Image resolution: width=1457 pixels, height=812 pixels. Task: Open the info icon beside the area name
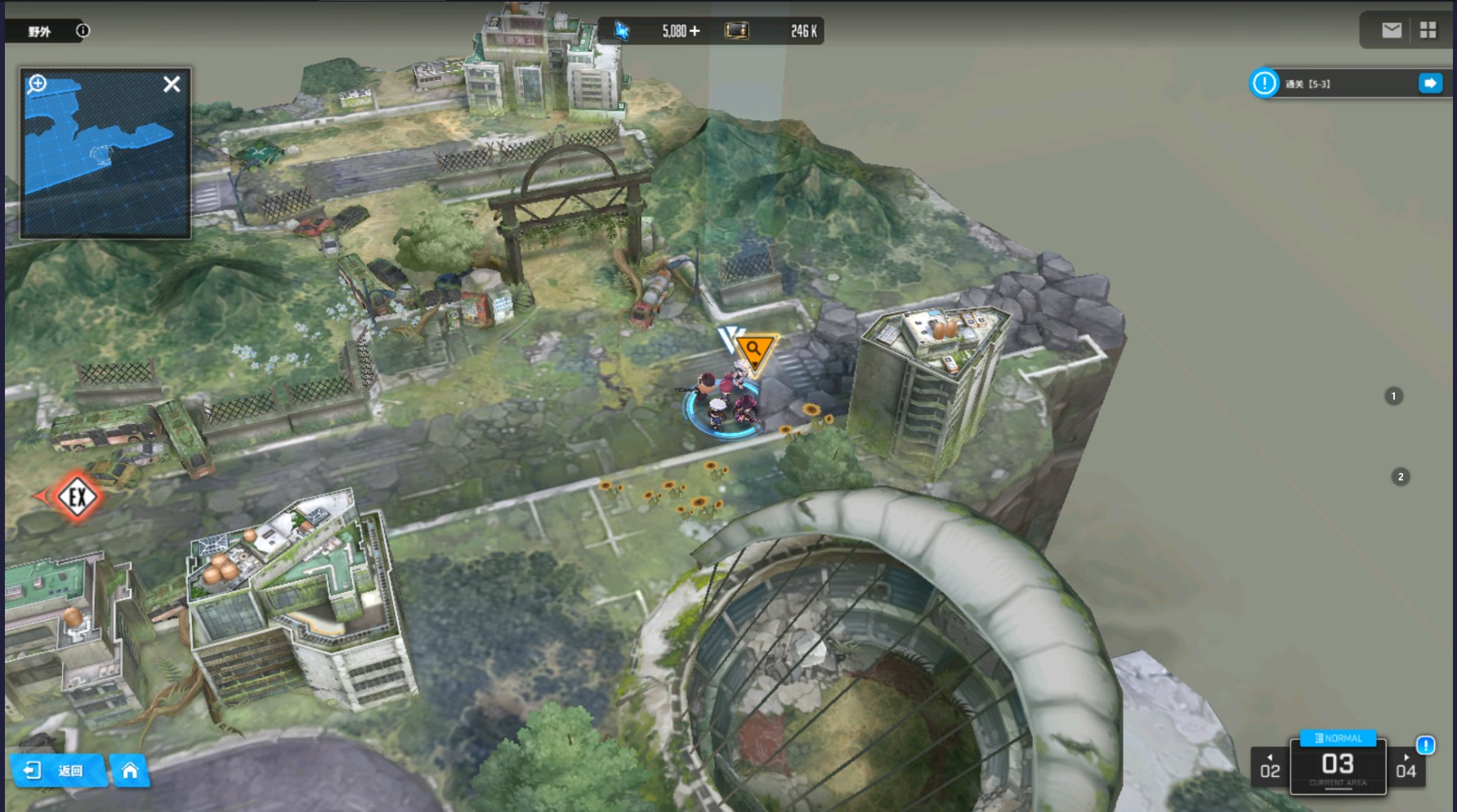point(83,31)
